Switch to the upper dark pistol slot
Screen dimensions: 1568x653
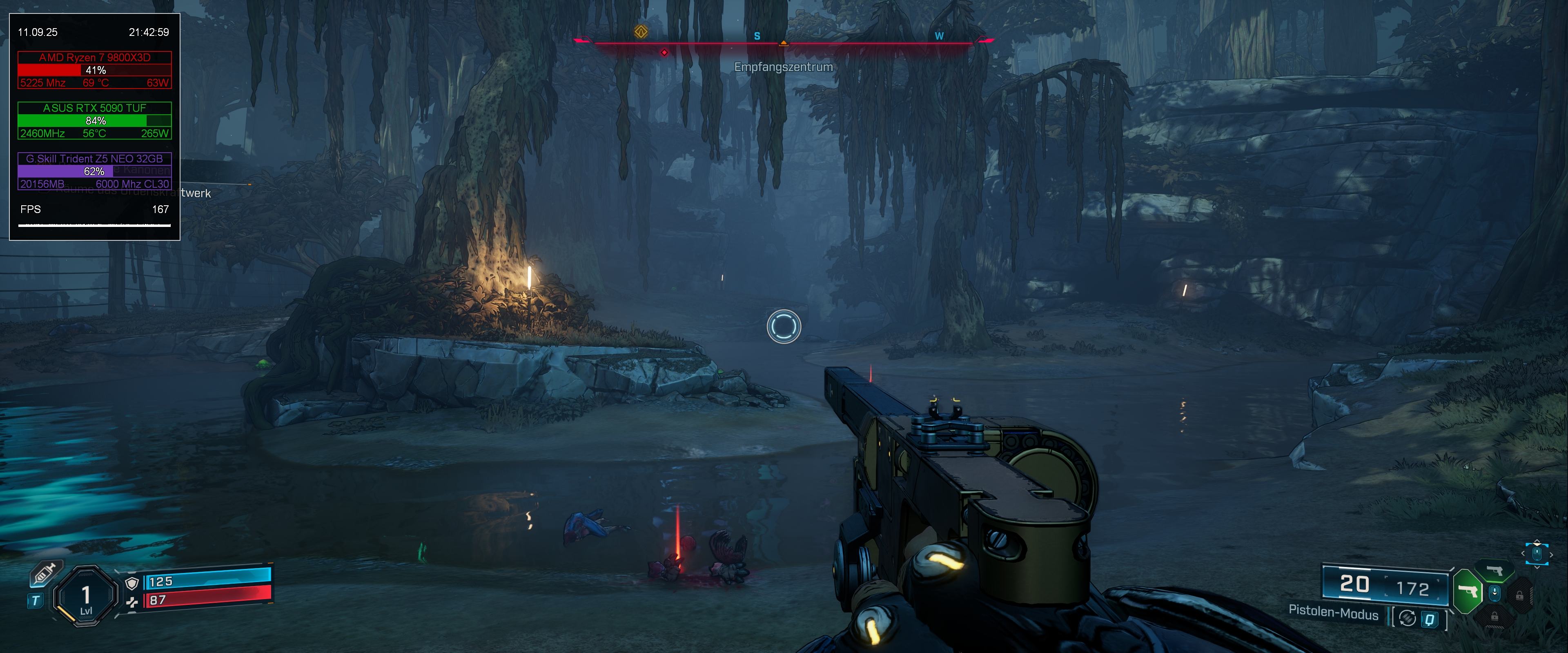tap(1494, 571)
